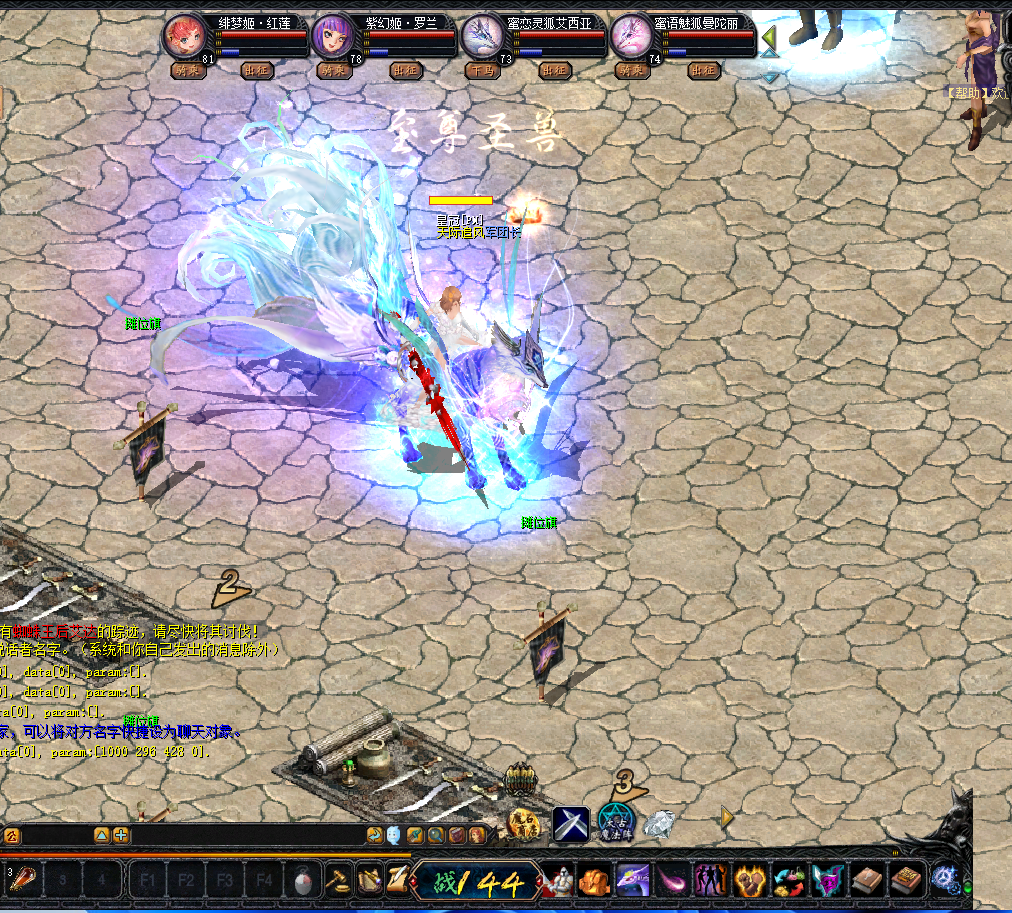Open the 魔石商店 shop icon
This screenshot has width=1012, height=913.
tap(523, 823)
